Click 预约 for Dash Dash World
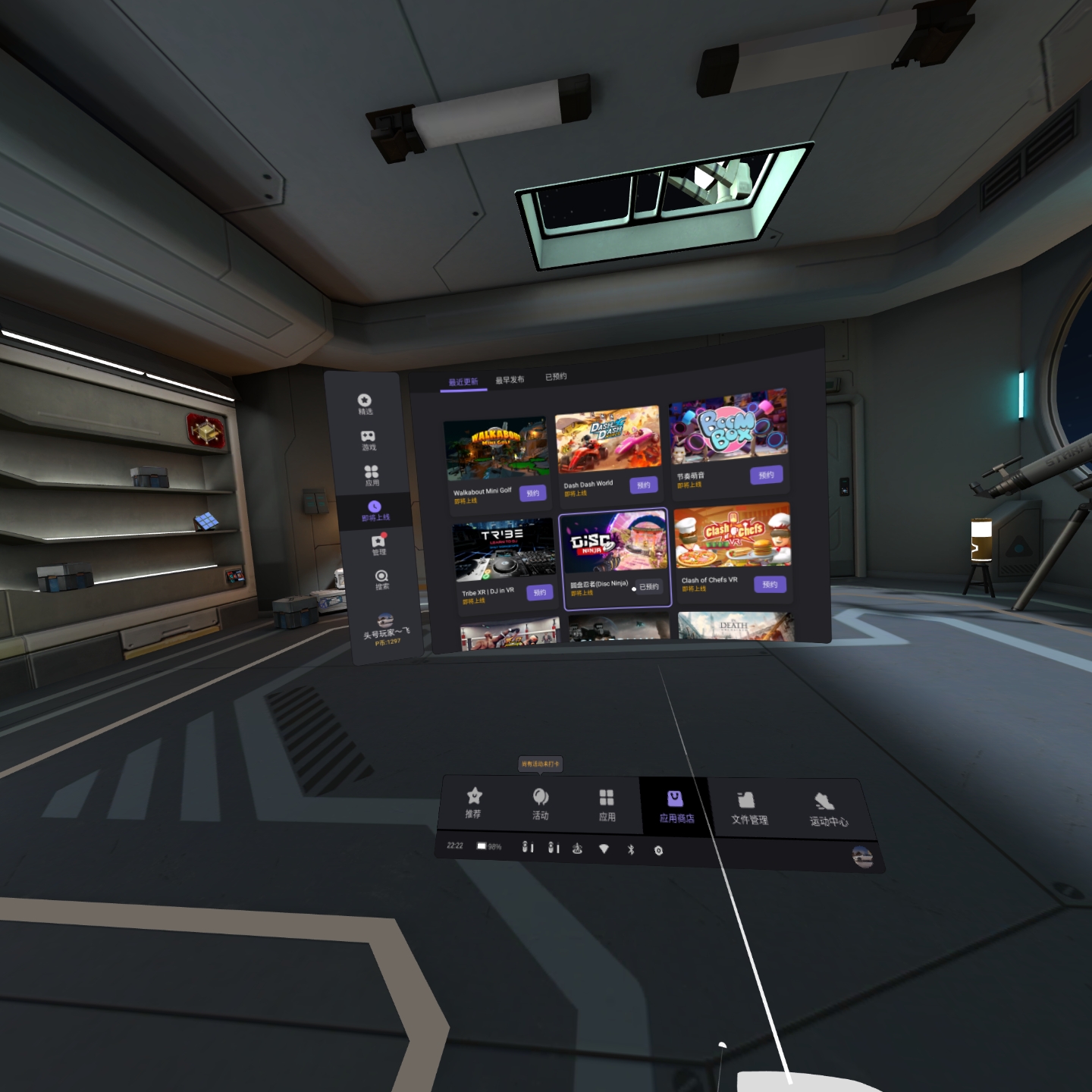Screen dimensions: 1092x1092 point(643,485)
